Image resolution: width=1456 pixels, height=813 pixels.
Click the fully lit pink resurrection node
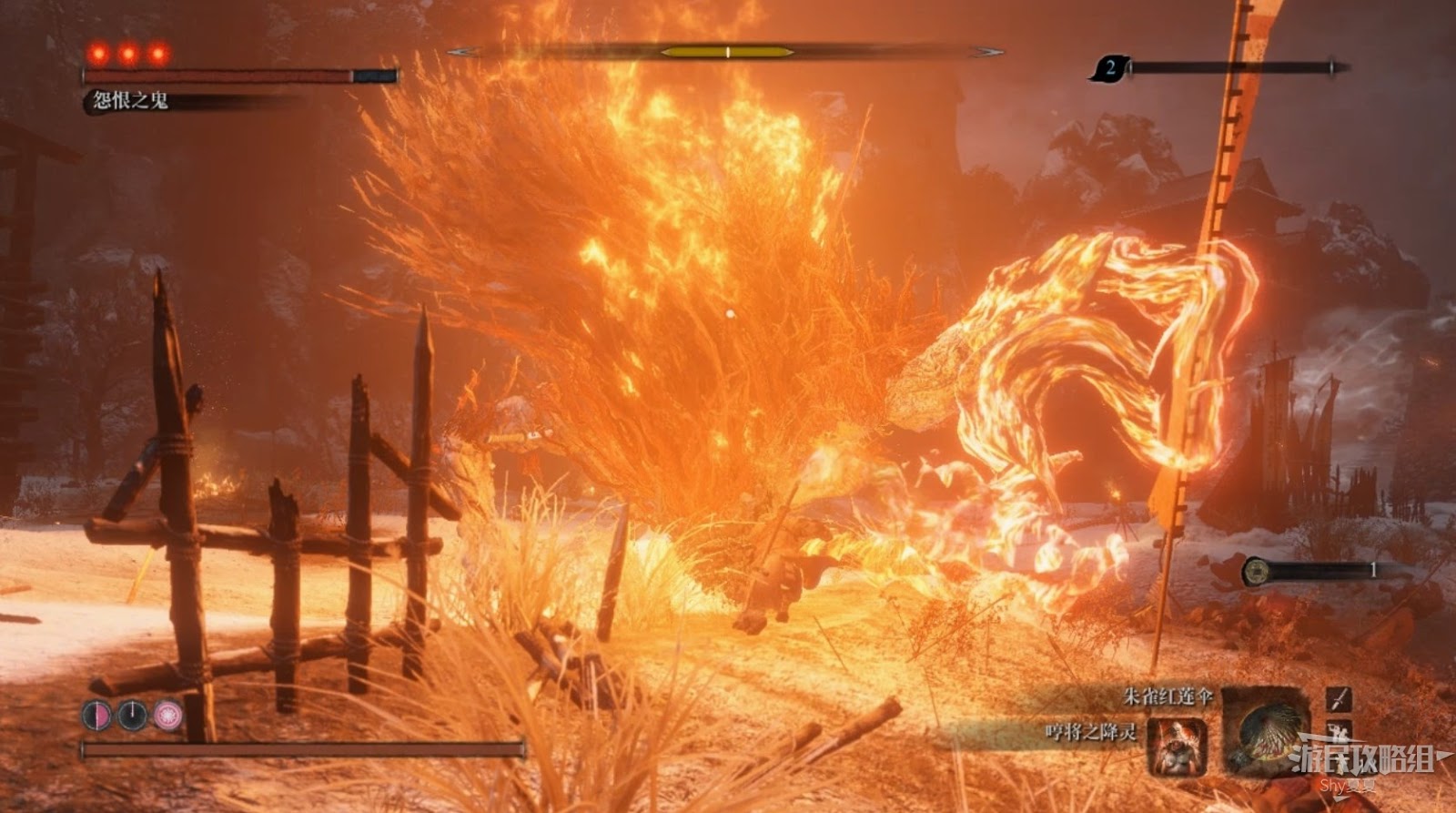pyautogui.click(x=167, y=715)
